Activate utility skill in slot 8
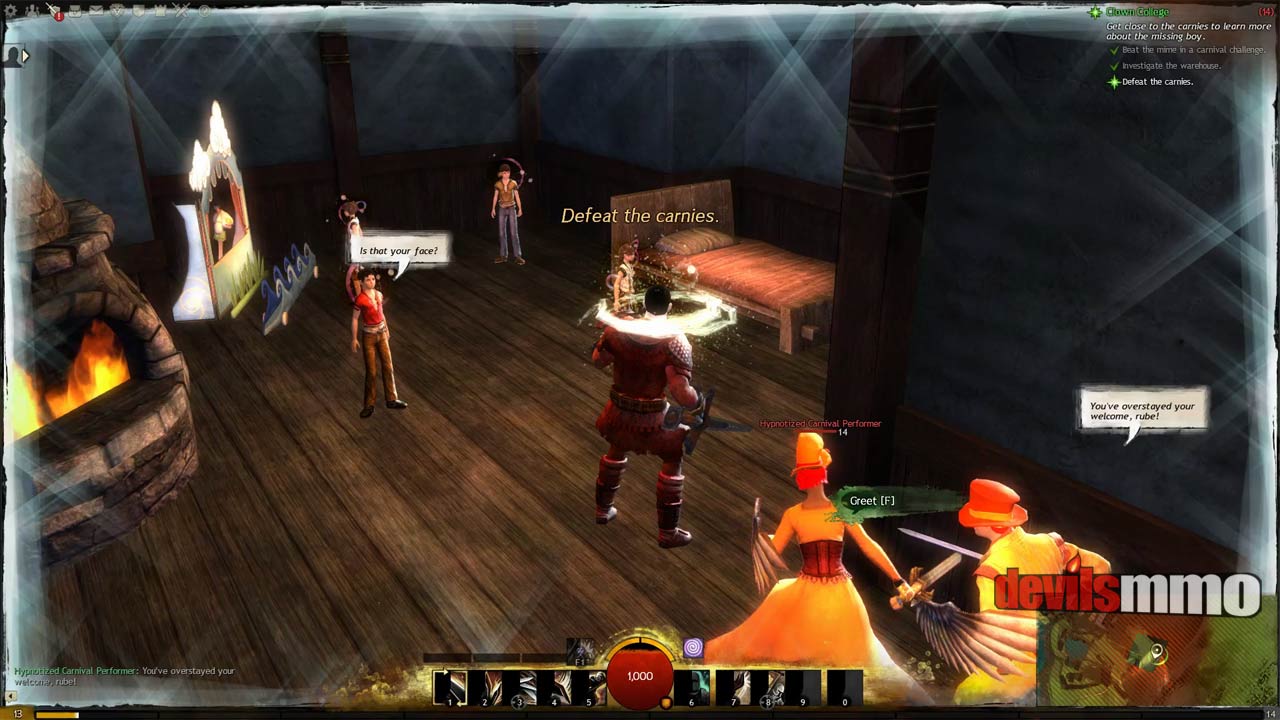 (768, 688)
